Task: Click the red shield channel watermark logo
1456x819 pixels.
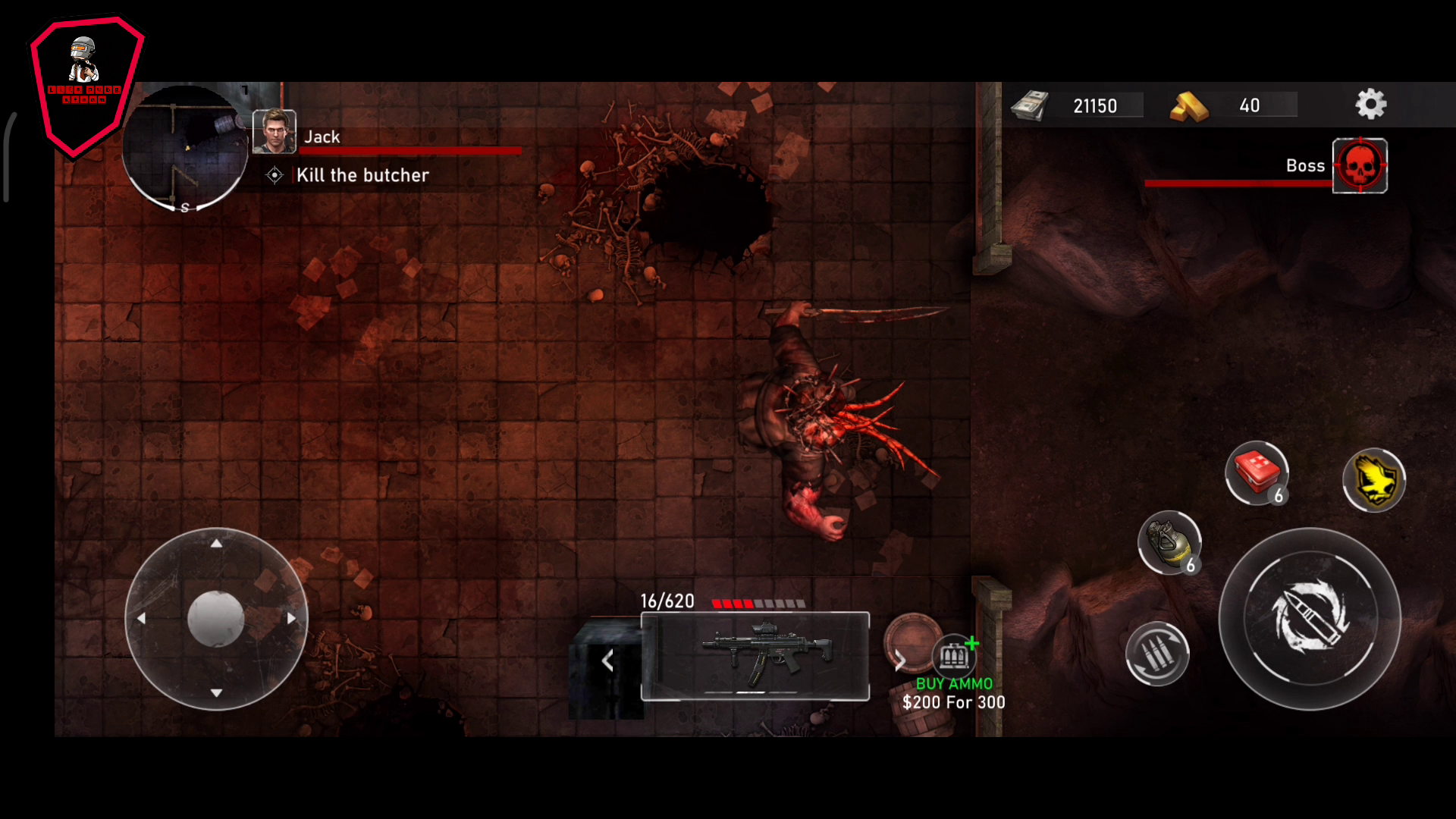Action: 86,85
